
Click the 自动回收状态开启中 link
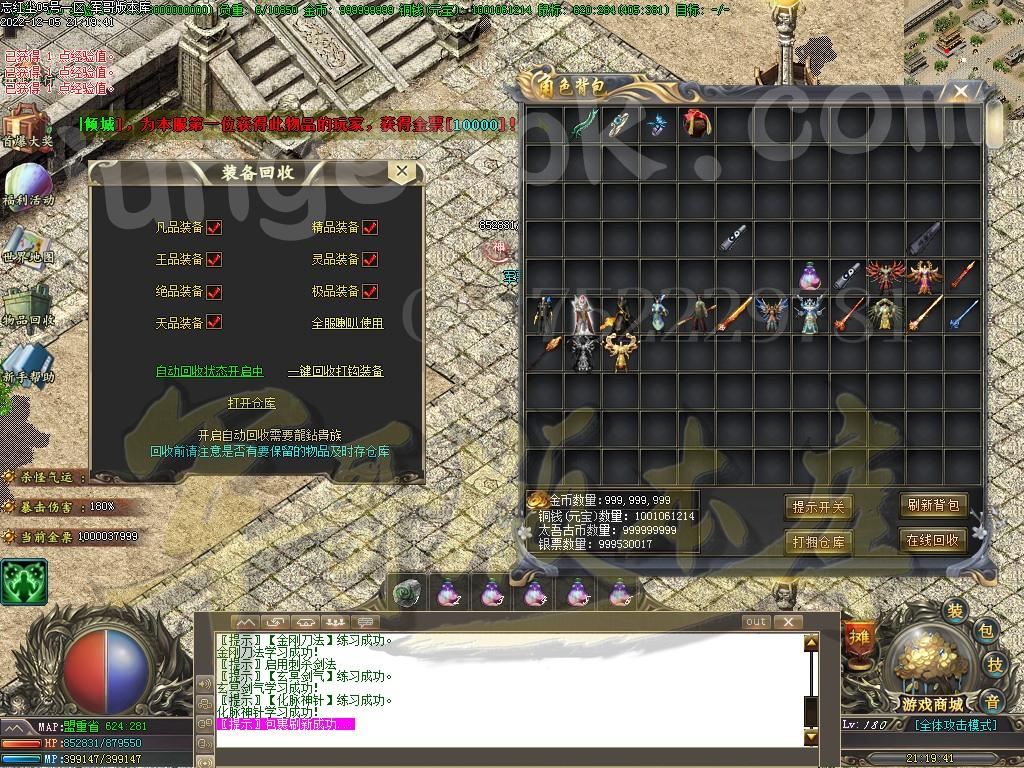pyautogui.click(x=209, y=371)
